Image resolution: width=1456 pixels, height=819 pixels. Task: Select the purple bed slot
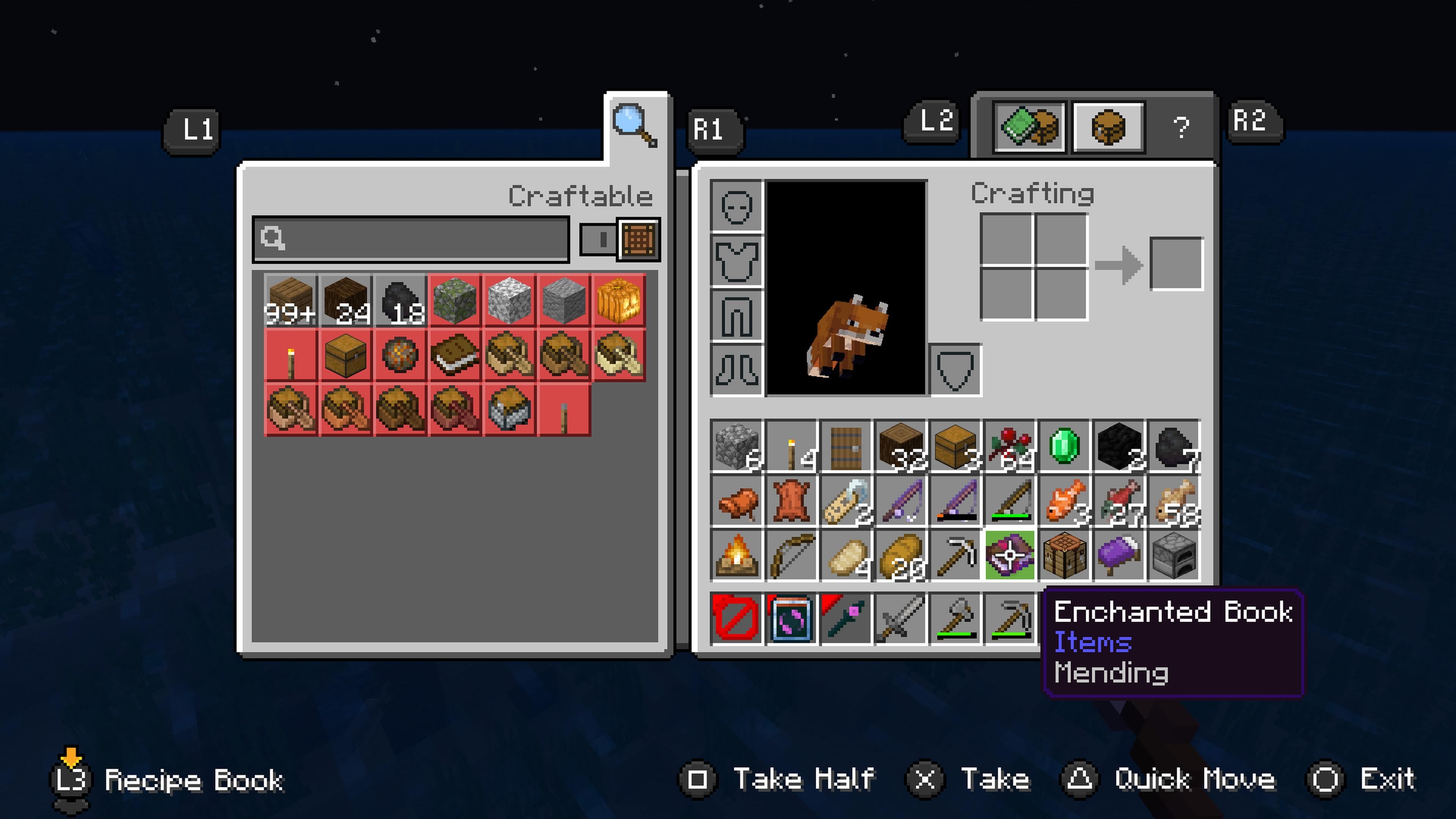1119,555
